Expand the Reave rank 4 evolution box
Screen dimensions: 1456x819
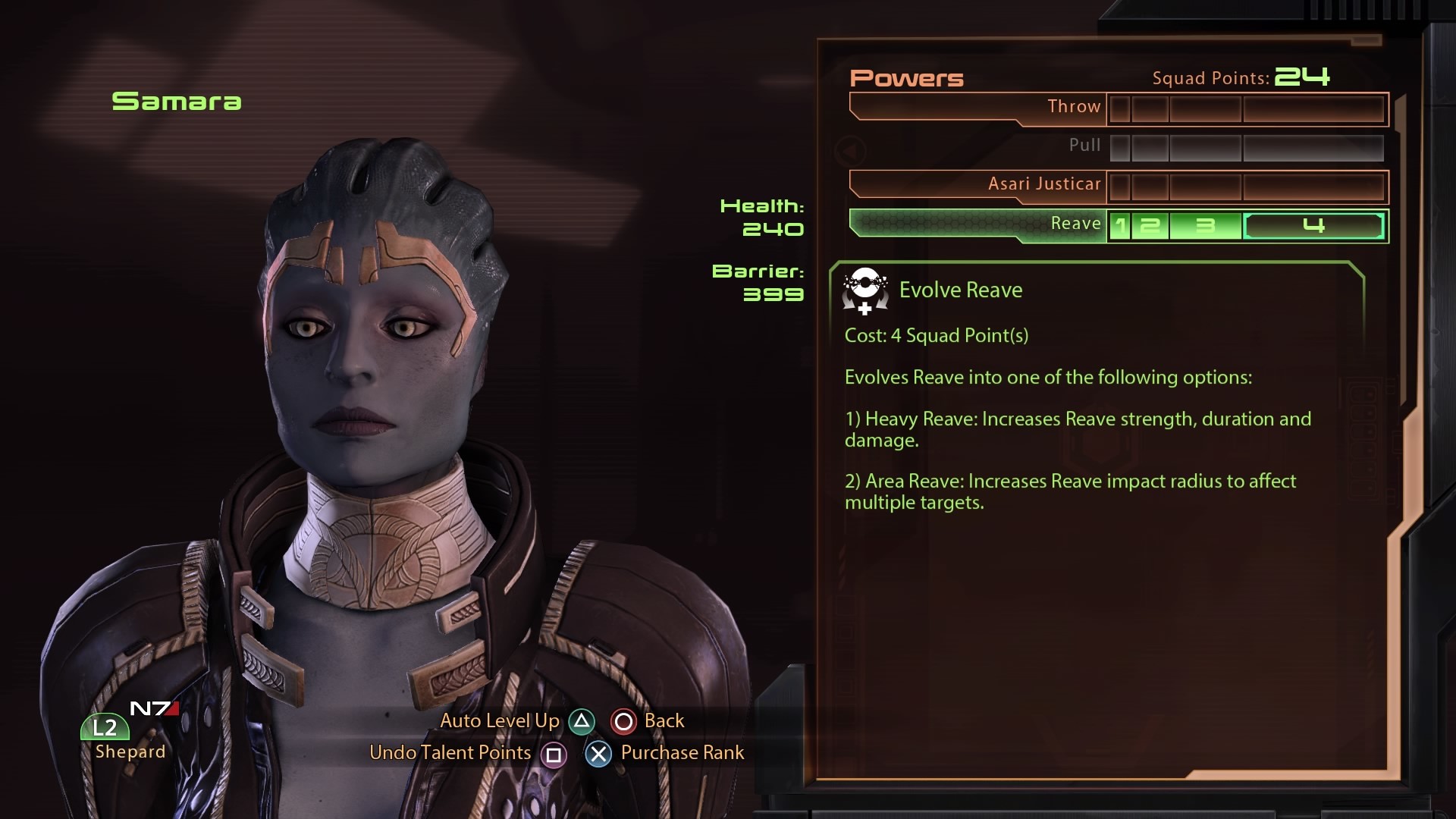click(1314, 224)
